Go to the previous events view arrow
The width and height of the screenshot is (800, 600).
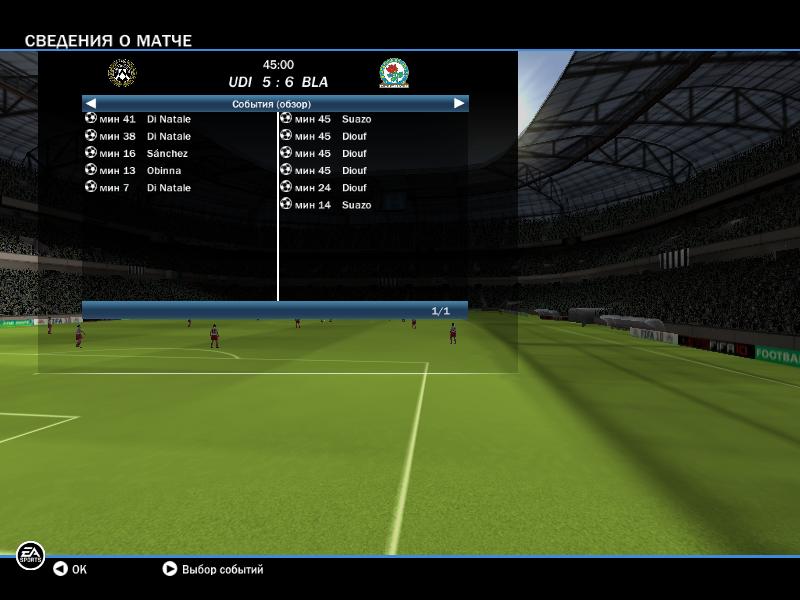click(x=90, y=103)
